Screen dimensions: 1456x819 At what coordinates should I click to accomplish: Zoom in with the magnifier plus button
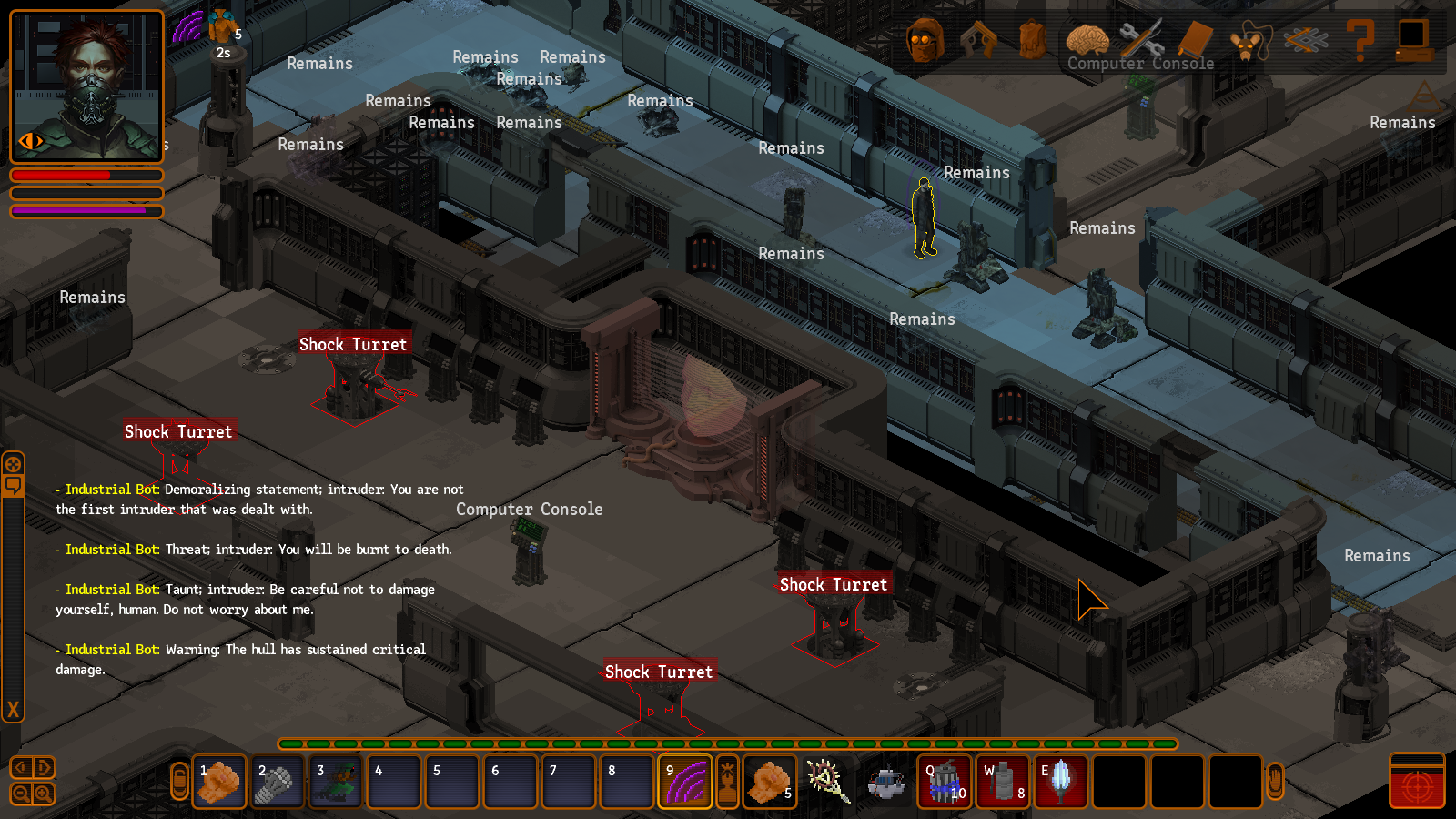click(43, 794)
